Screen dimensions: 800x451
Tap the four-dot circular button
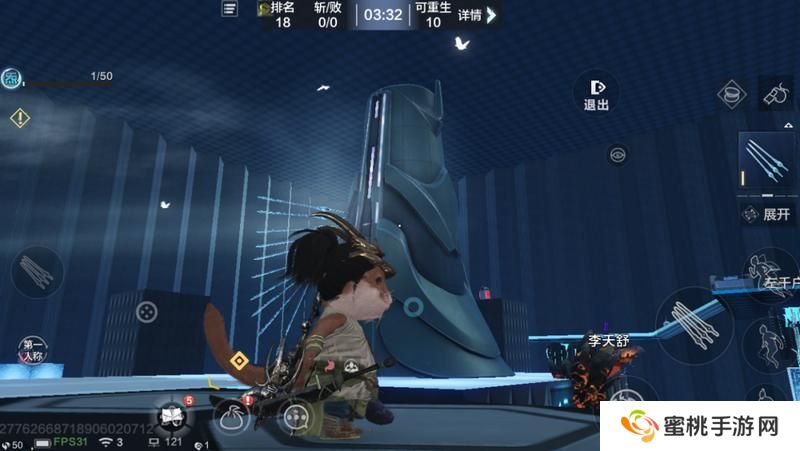(x=147, y=311)
